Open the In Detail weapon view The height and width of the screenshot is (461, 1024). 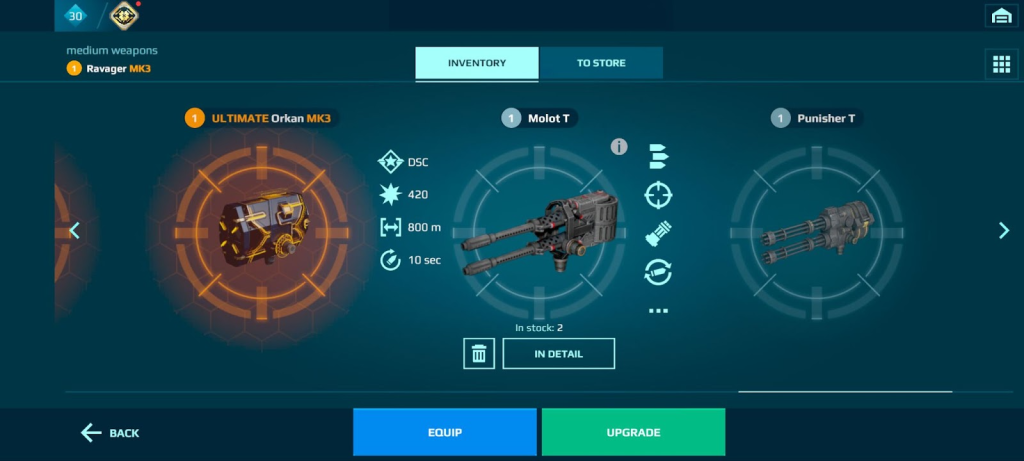pos(558,353)
